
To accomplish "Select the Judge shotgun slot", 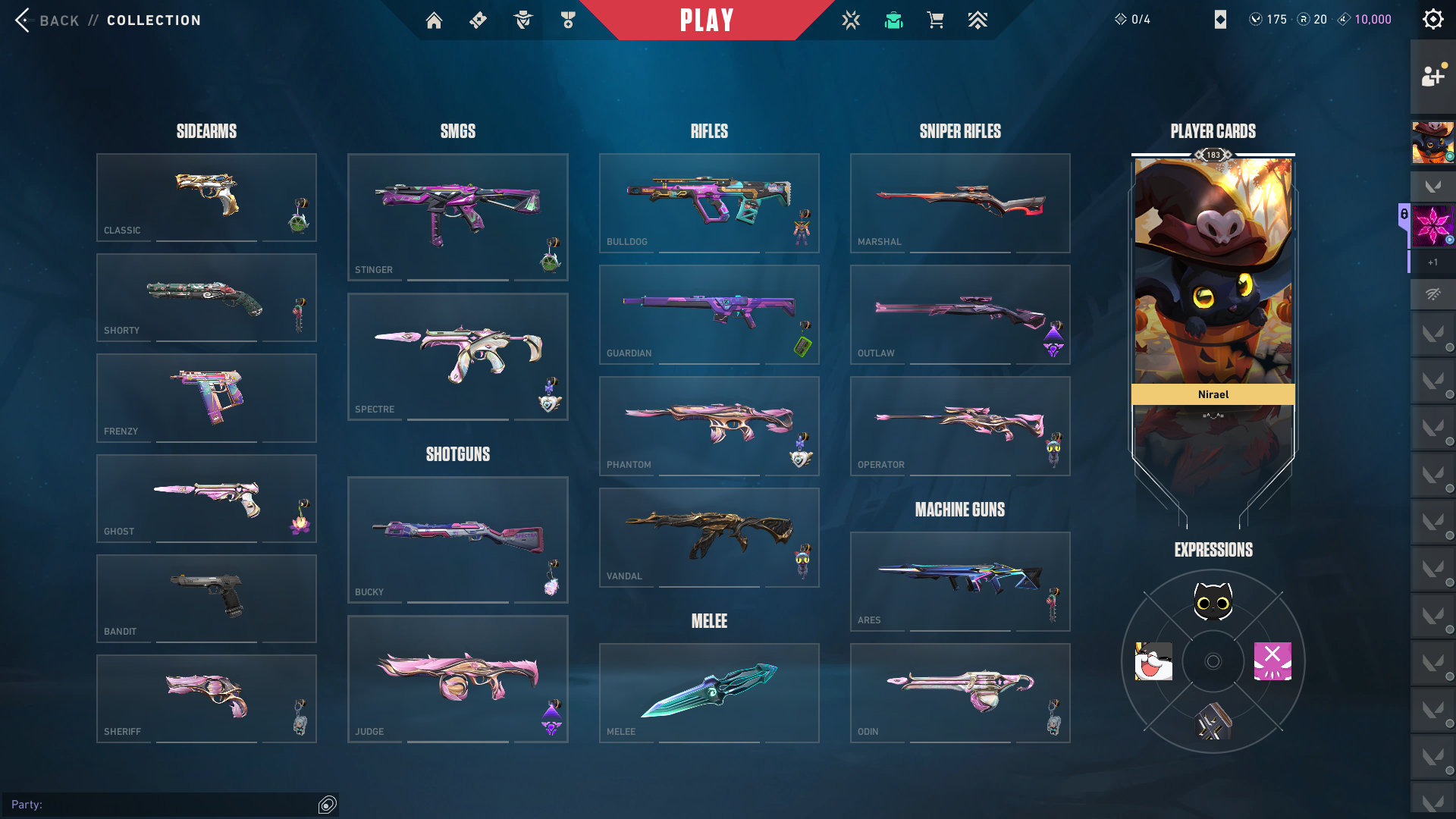I will 457,679.
